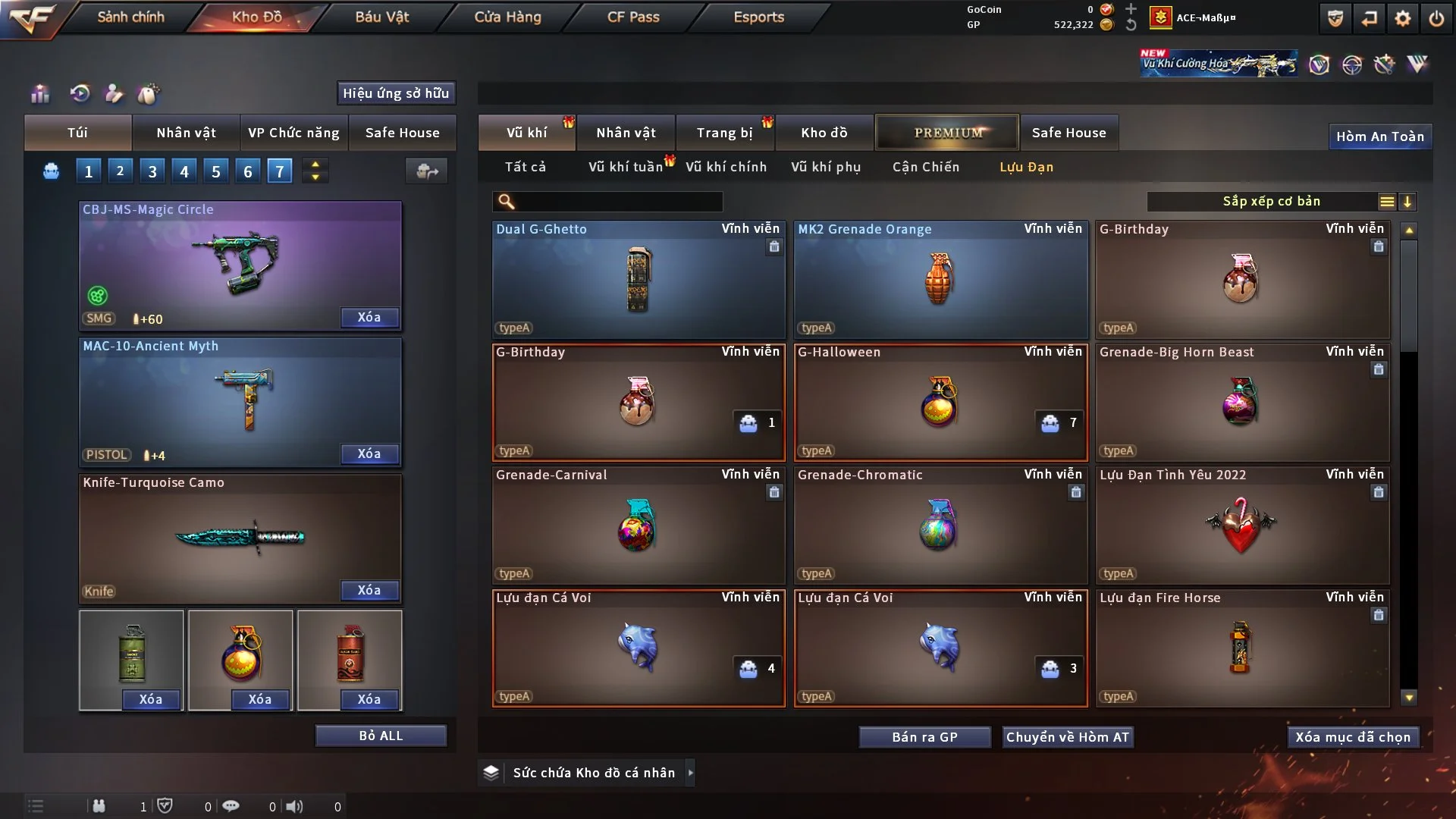Delete selection with Xóa mục đã chọn
The image size is (1456, 819).
pos(1353,737)
